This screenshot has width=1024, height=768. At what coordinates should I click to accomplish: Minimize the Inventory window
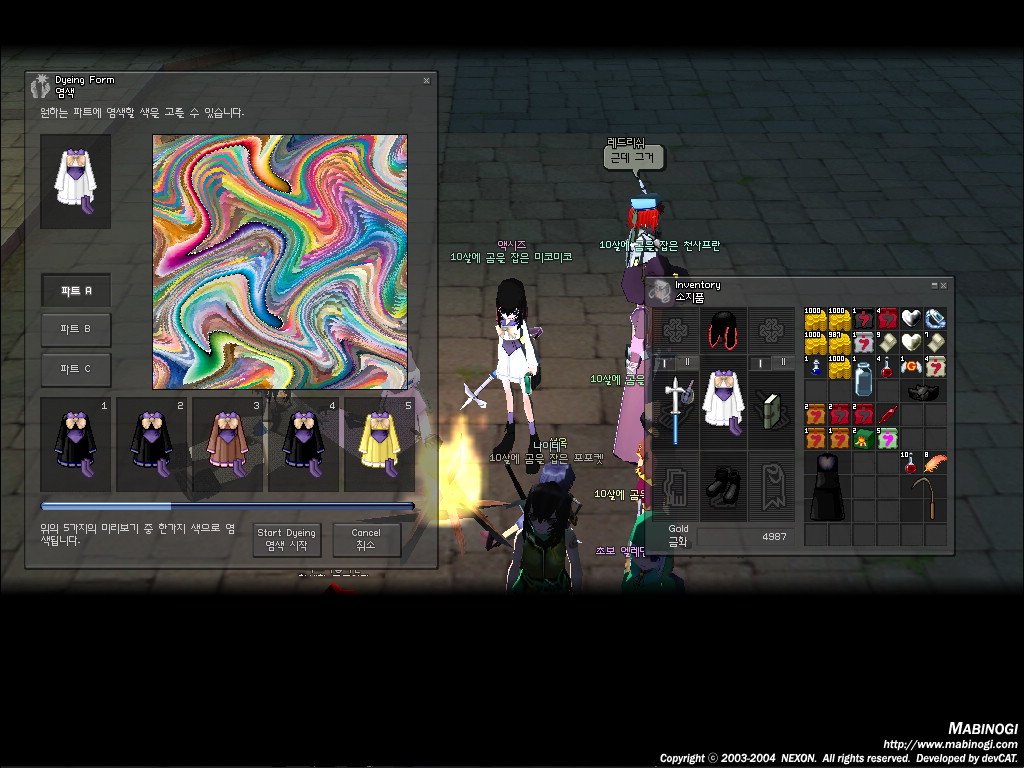[x=934, y=285]
